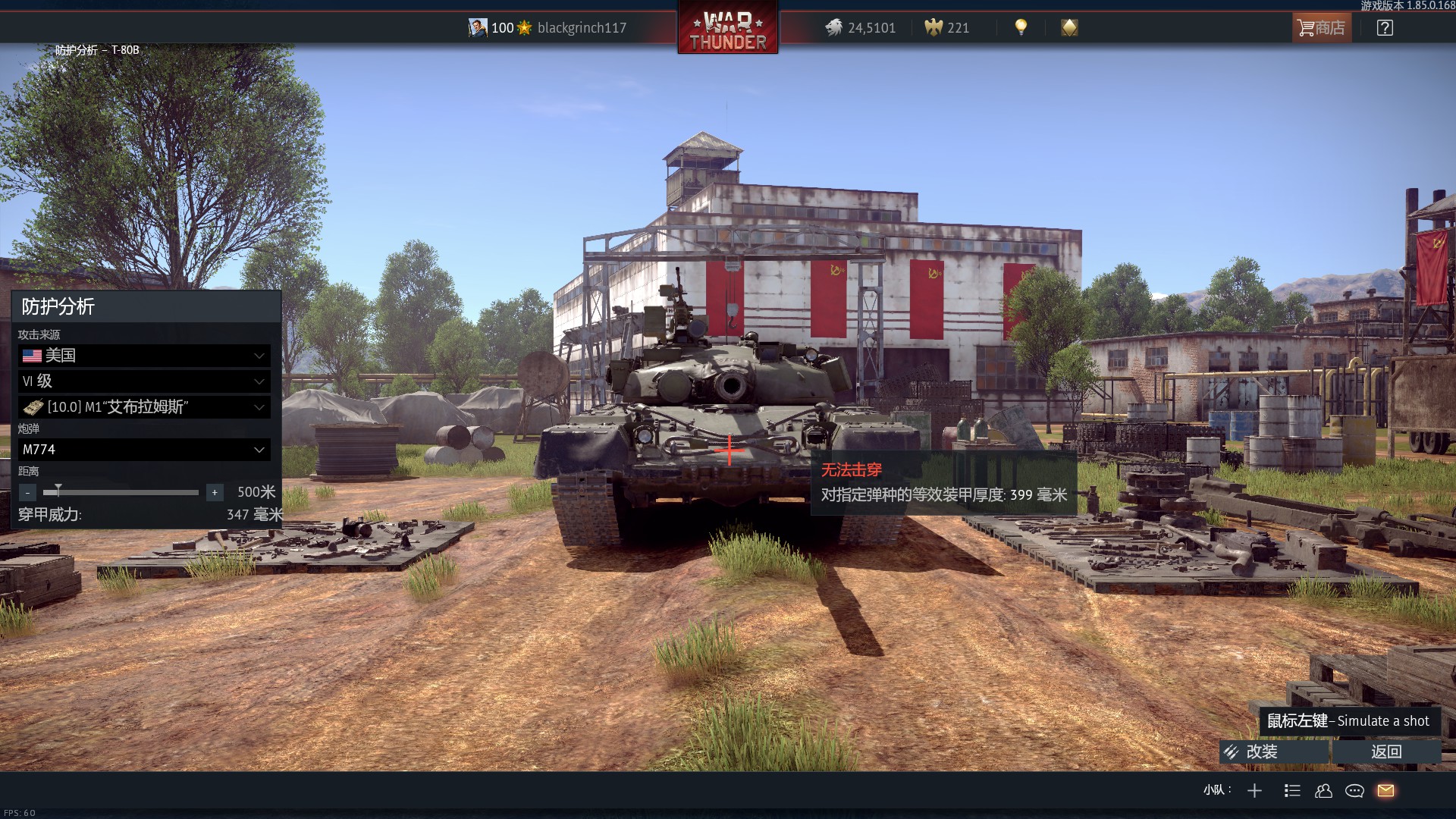Image resolution: width=1456 pixels, height=819 pixels.
Task: Increase distance with the plus button
Action: (x=215, y=493)
